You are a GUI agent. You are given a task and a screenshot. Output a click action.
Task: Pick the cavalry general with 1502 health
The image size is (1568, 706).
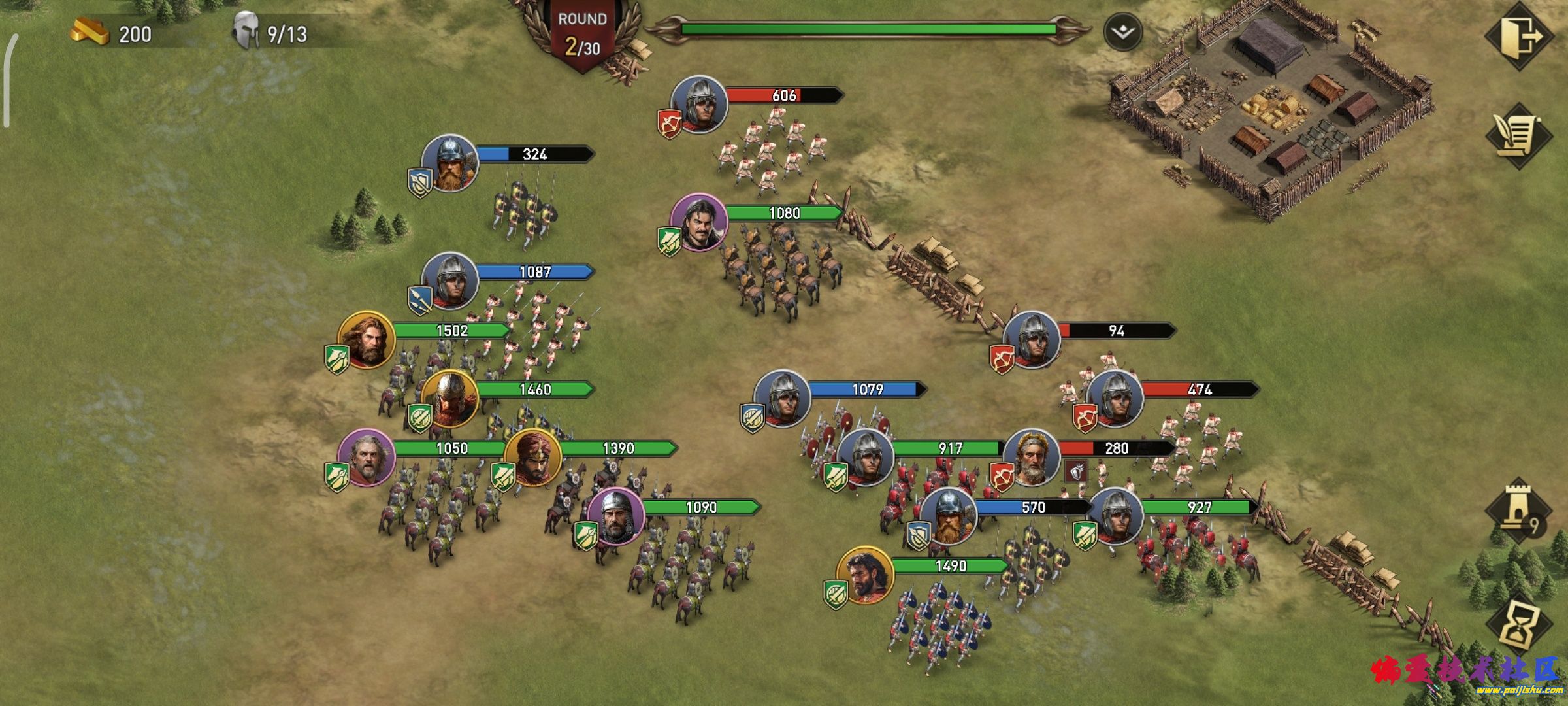point(366,340)
